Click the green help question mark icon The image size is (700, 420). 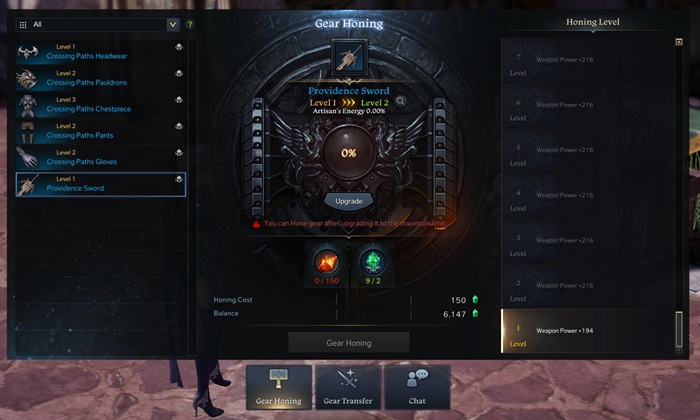[x=190, y=24]
